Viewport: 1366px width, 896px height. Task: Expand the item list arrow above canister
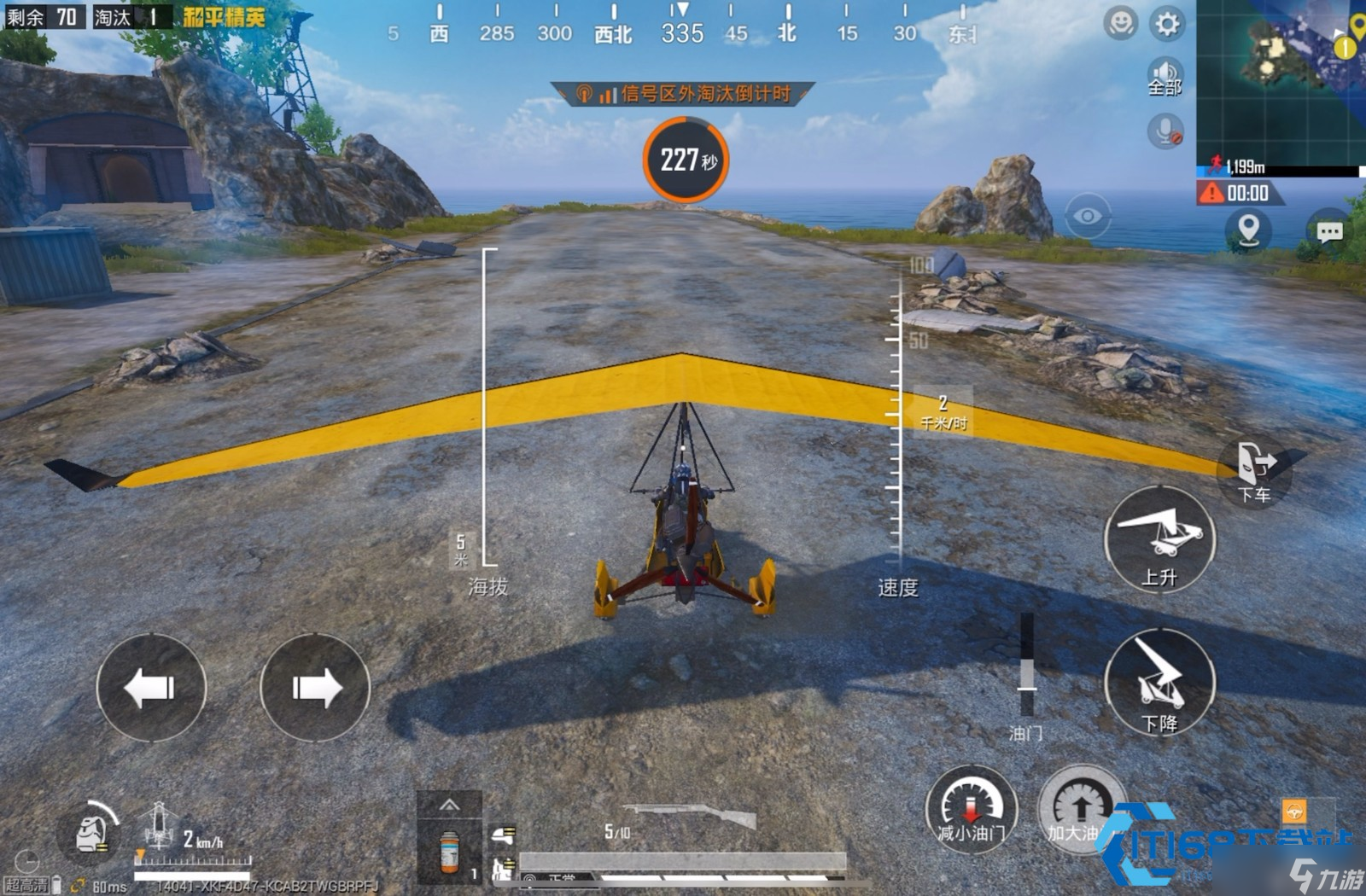tap(450, 805)
